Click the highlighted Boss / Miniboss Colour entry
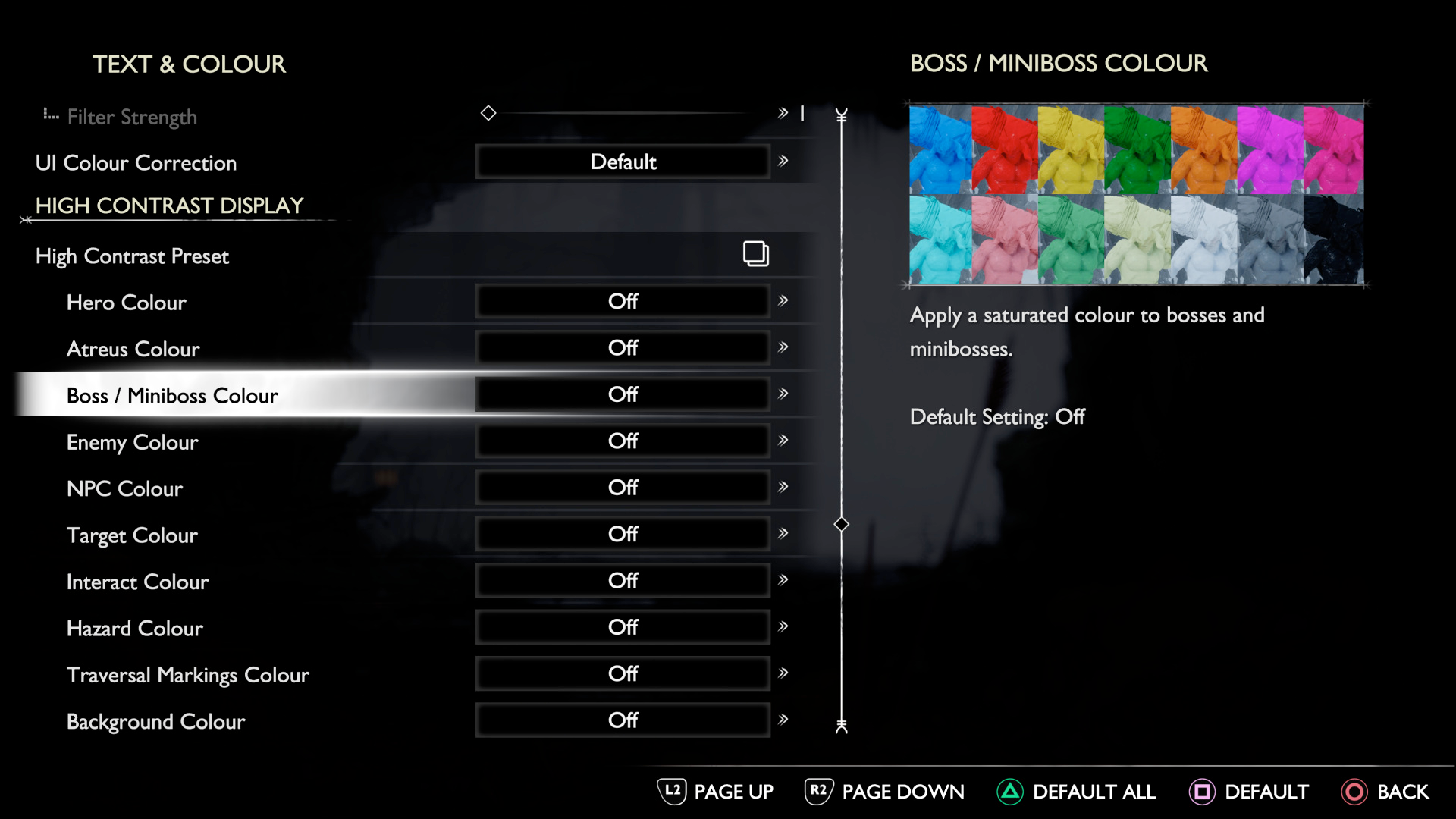Viewport: 1456px width, 819px height. (x=172, y=395)
